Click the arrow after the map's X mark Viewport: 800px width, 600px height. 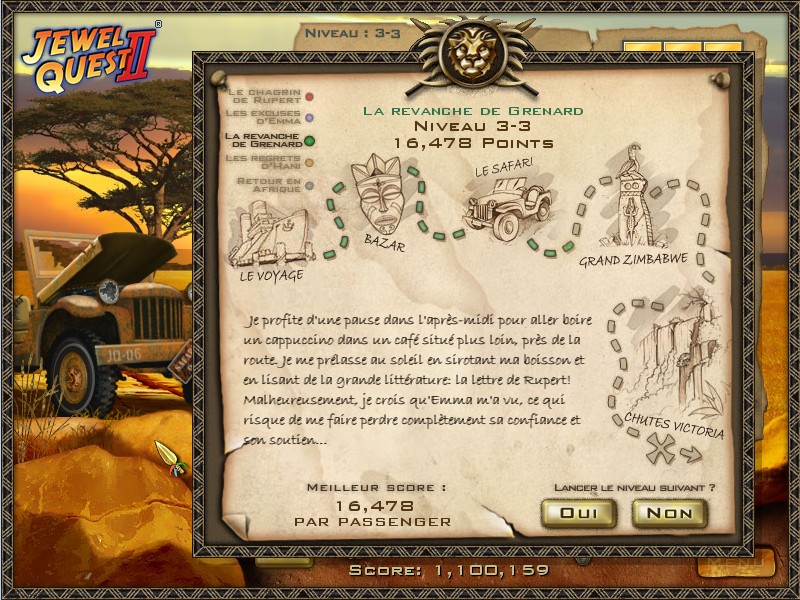(691, 455)
